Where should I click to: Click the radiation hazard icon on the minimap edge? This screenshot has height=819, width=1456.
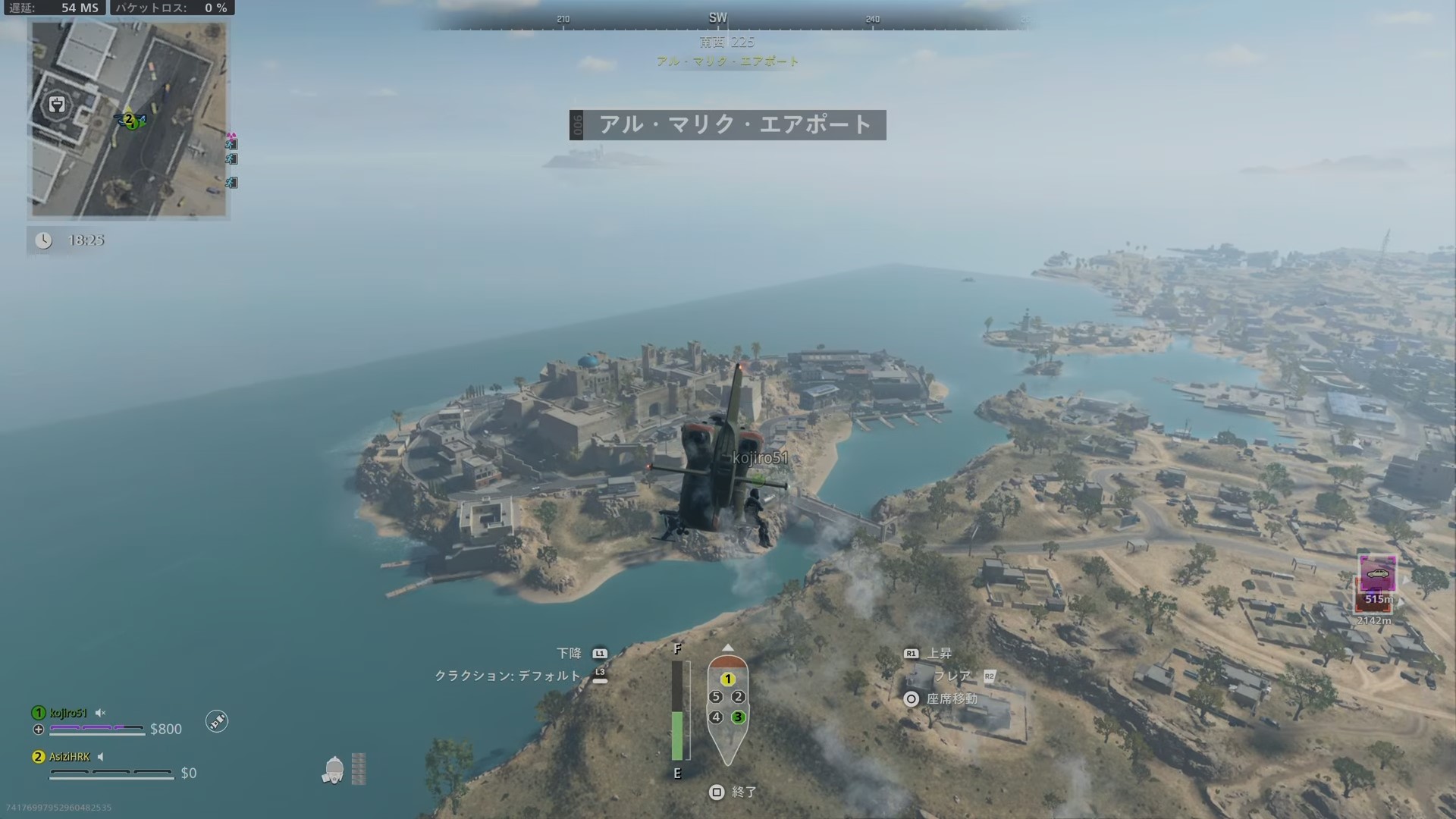[230, 136]
